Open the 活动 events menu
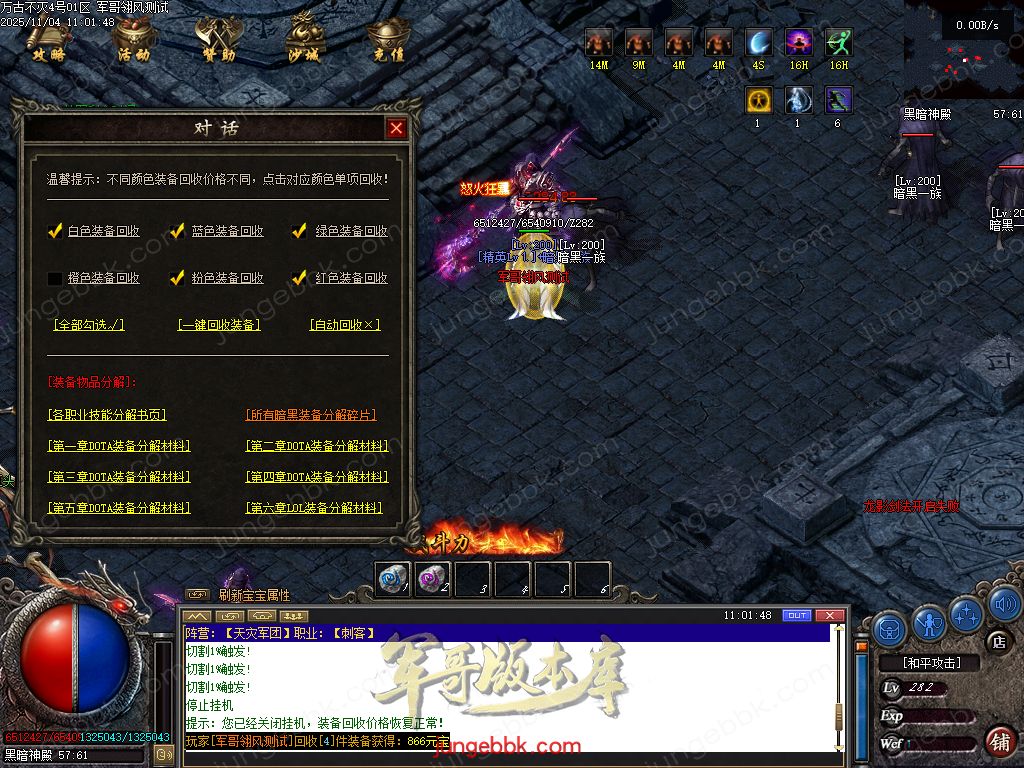Viewport: 1024px width, 768px height. coord(132,40)
